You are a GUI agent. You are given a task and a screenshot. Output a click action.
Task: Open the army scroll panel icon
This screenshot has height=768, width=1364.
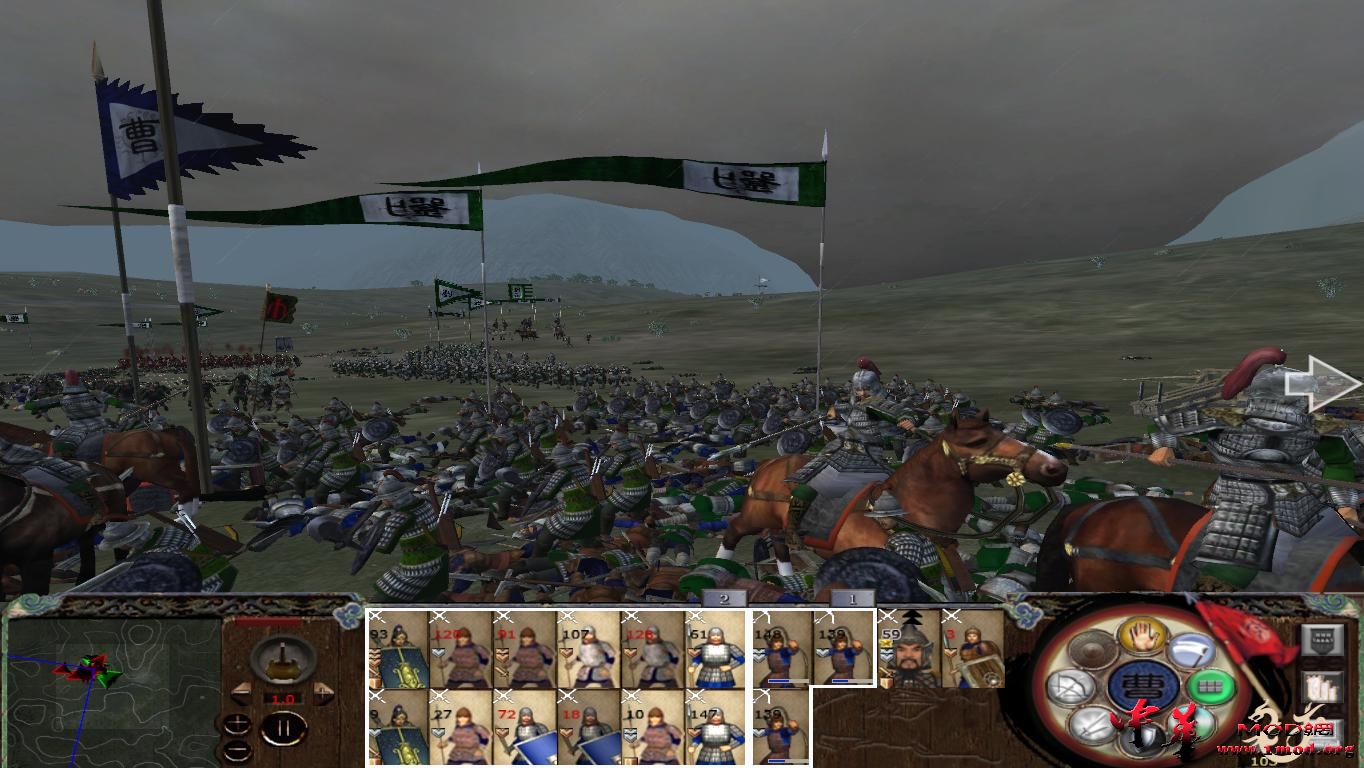1322,686
